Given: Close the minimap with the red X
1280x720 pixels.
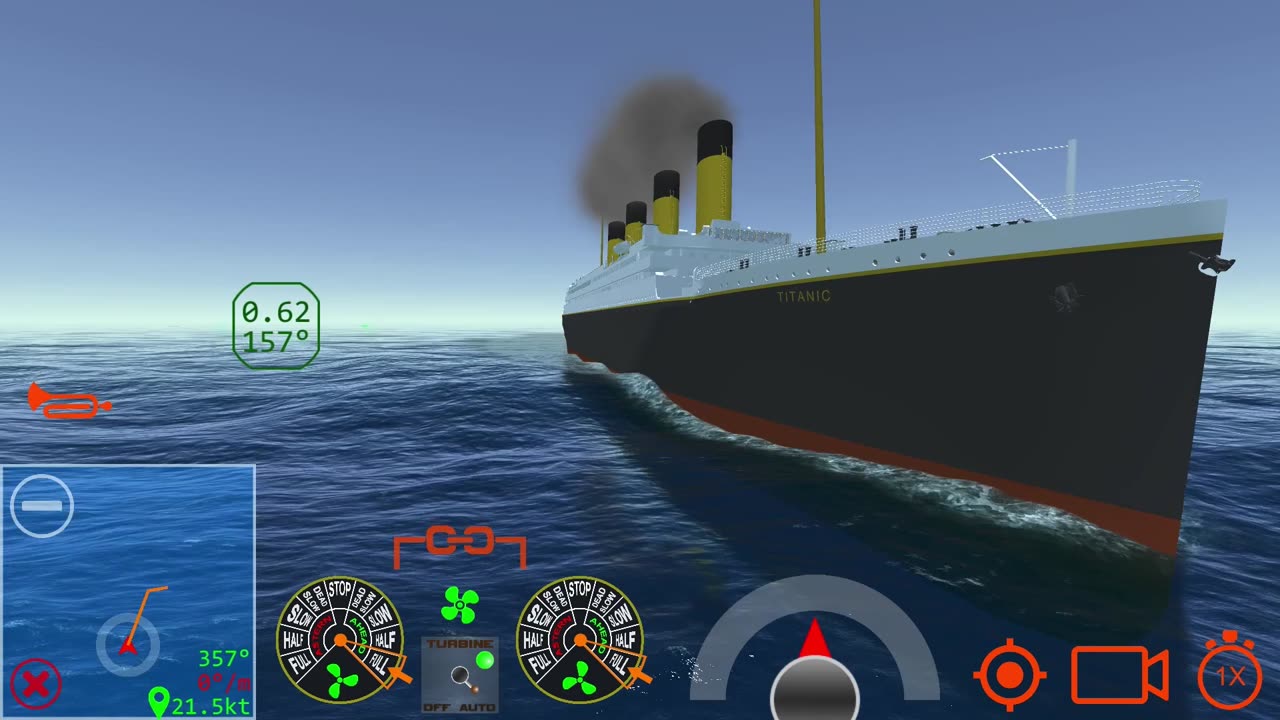Looking at the screenshot, I should [x=36, y=685].
